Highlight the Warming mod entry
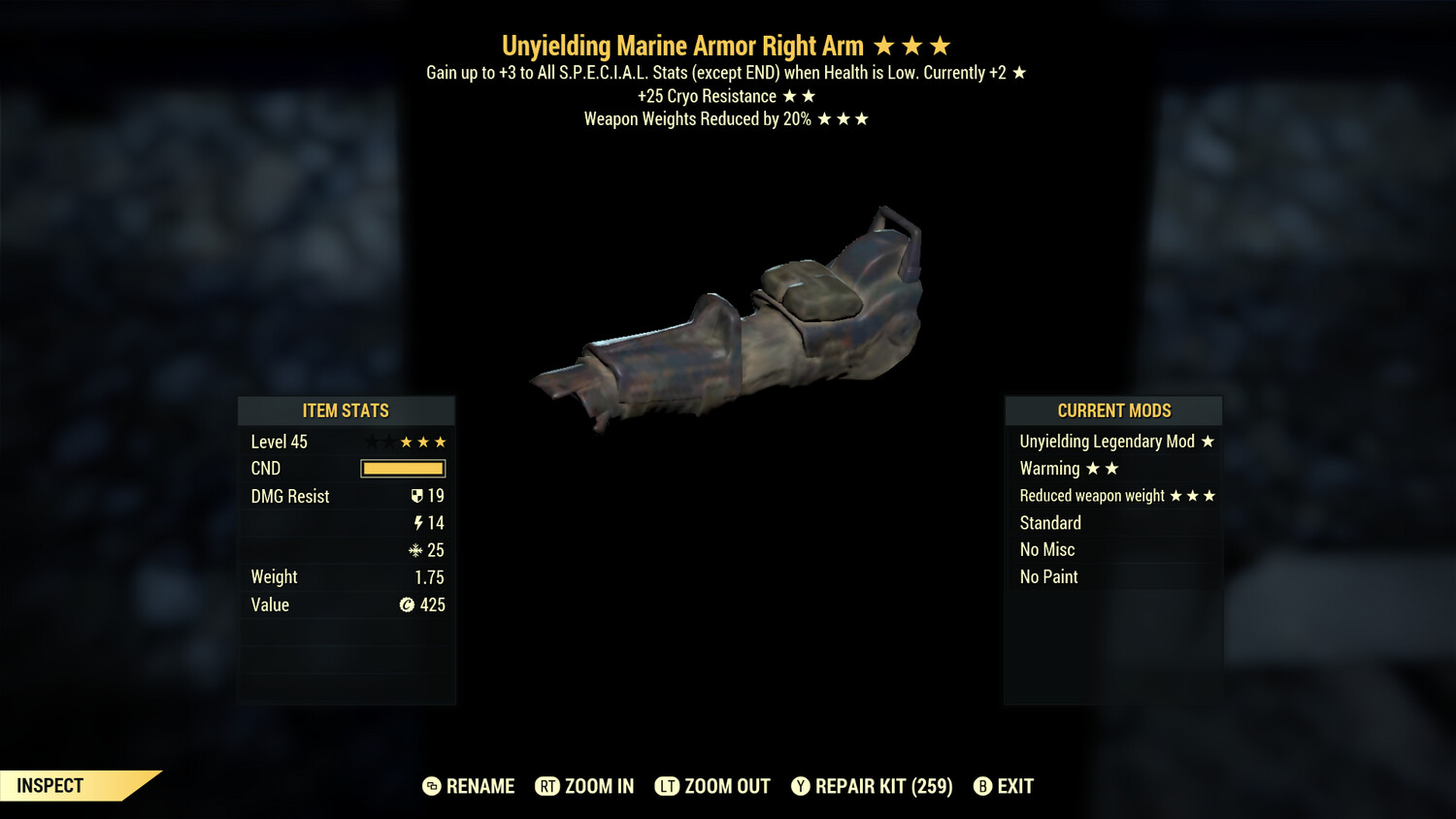This screenshot has width=1456, height=819. (x=1113, y=469)
